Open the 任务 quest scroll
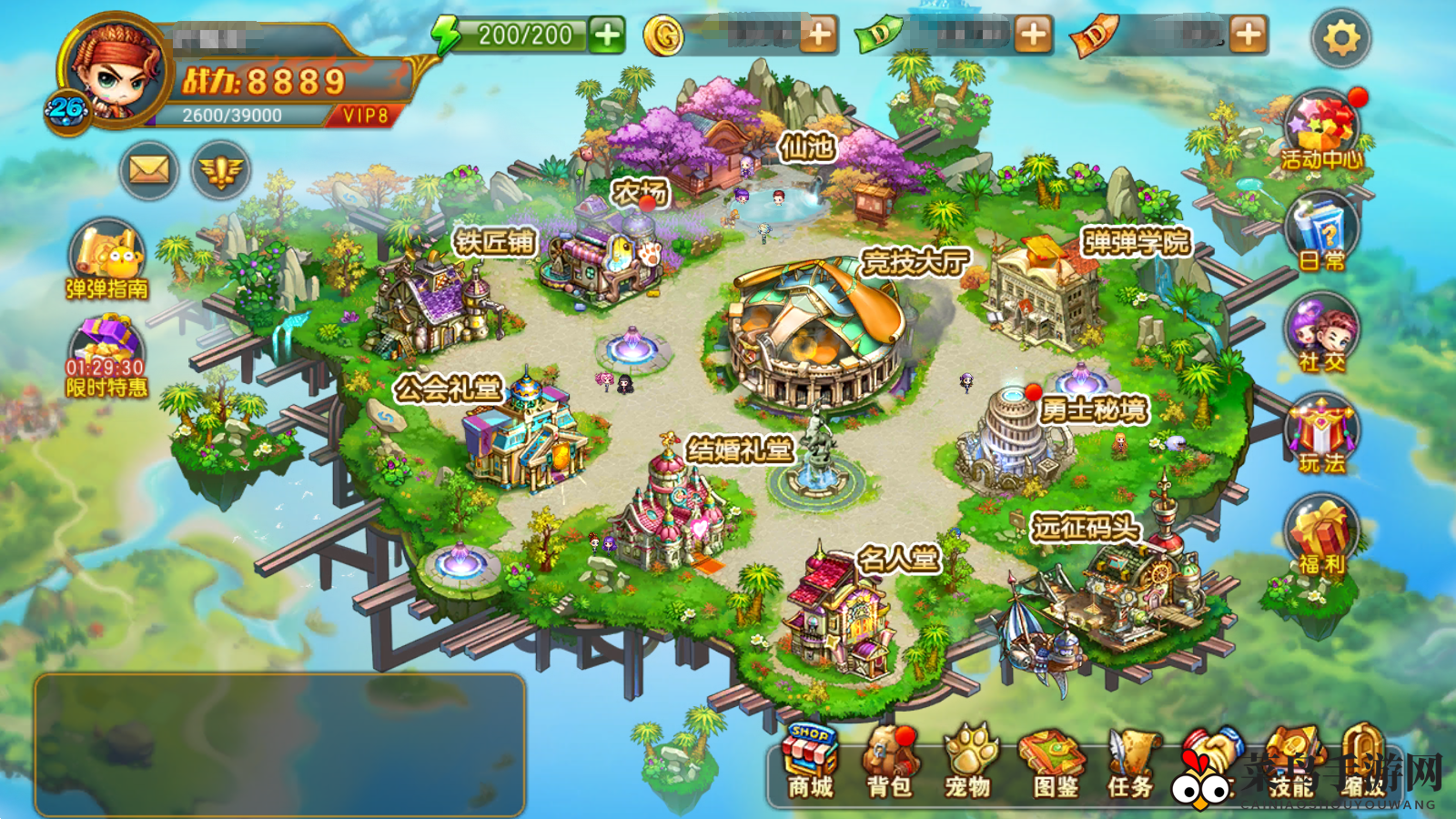This screenshot has width=1456, height=819. [1130, 762]
